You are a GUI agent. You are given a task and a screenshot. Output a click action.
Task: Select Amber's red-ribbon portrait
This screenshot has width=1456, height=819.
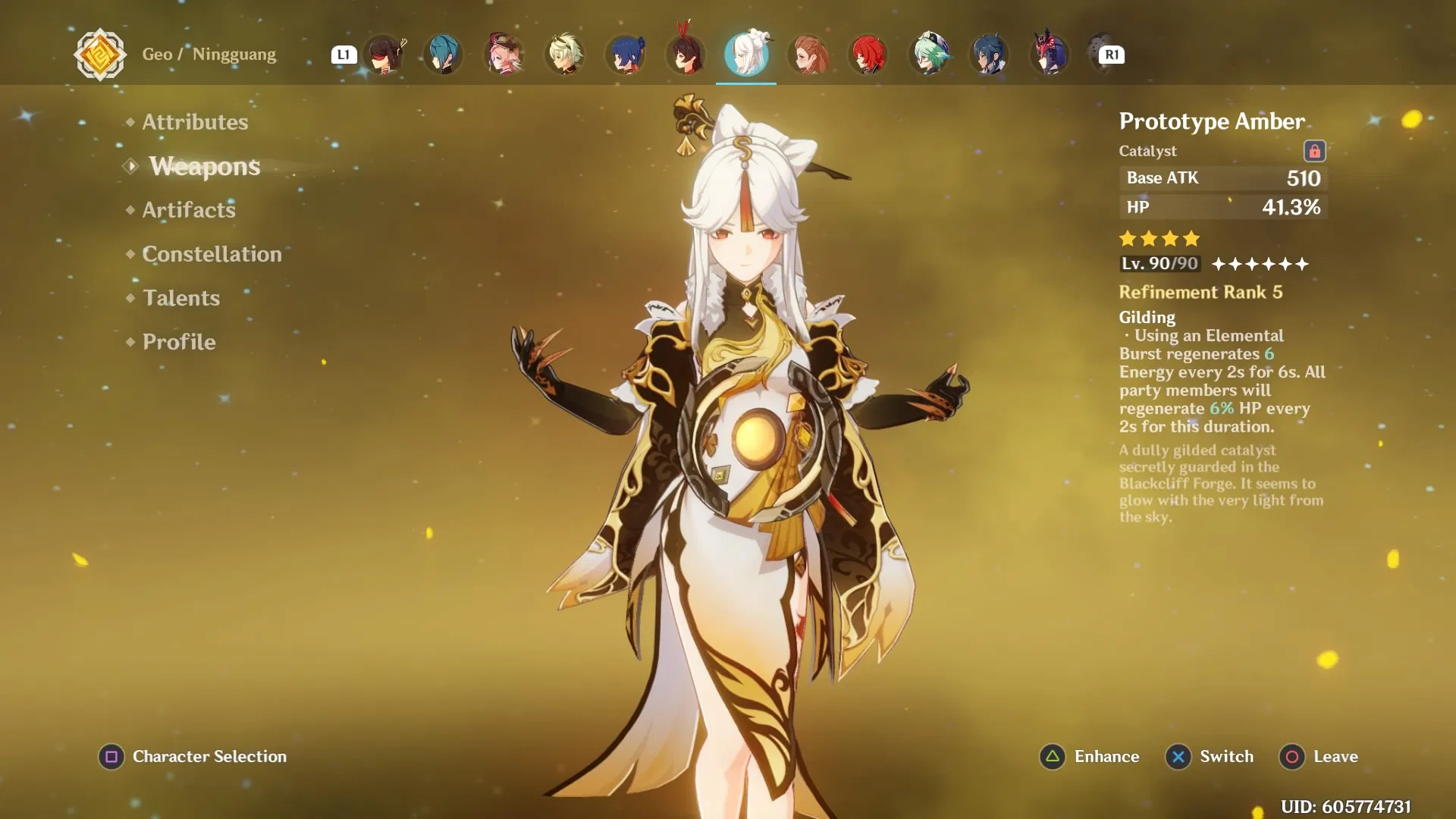pos(686,55)
